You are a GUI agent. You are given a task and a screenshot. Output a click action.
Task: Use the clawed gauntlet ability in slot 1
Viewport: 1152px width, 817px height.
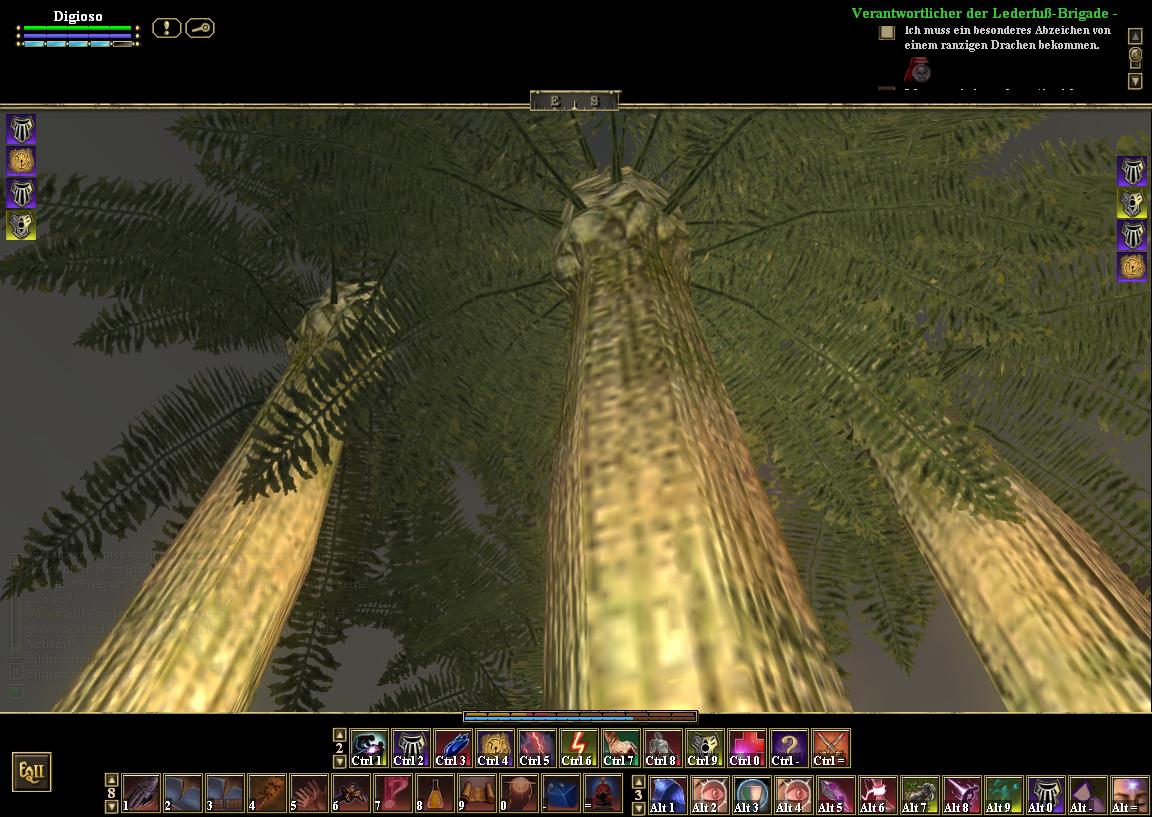[141, 793]
